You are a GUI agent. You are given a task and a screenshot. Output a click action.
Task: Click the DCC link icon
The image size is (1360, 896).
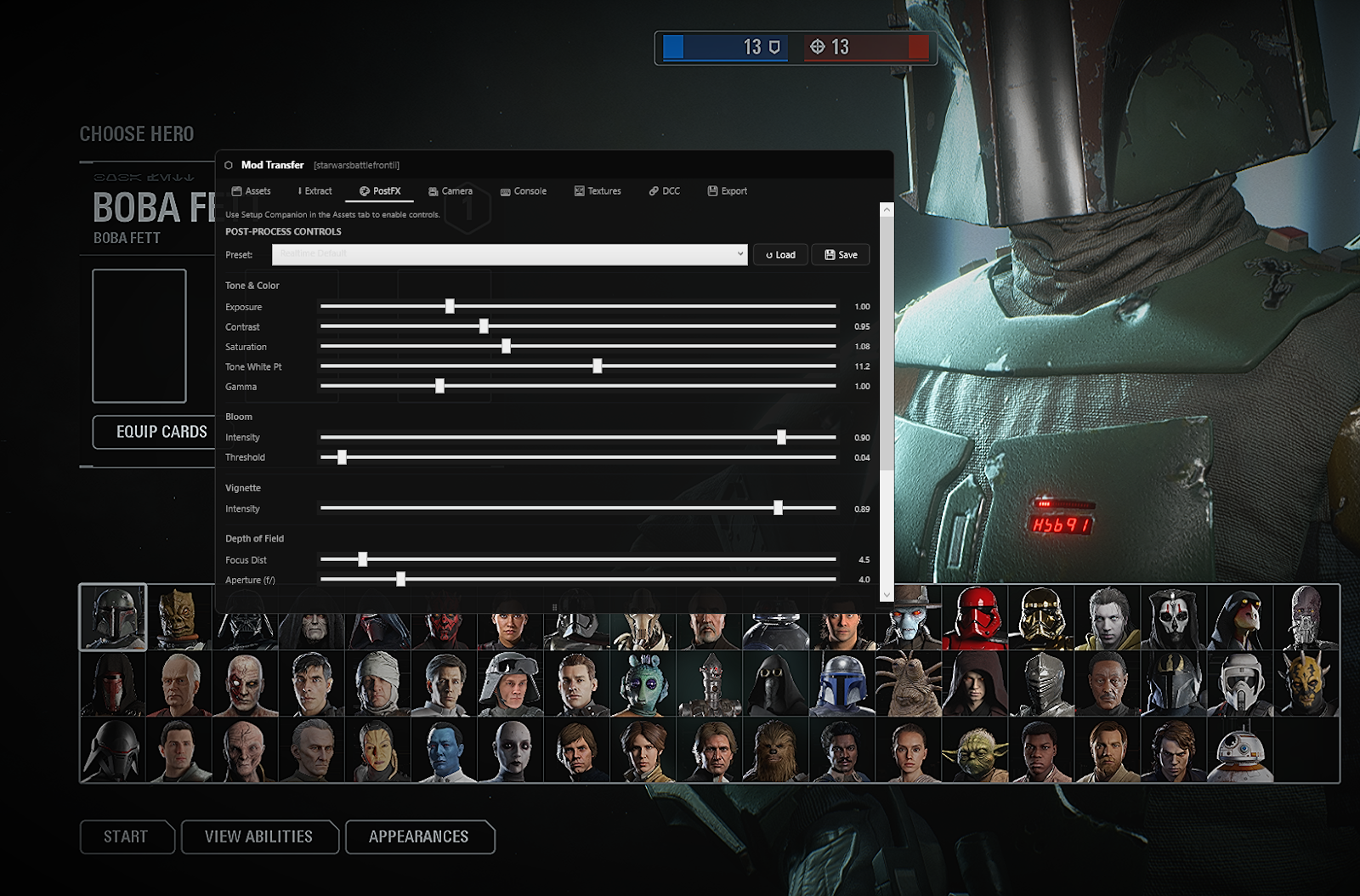[x=653, y=191]
